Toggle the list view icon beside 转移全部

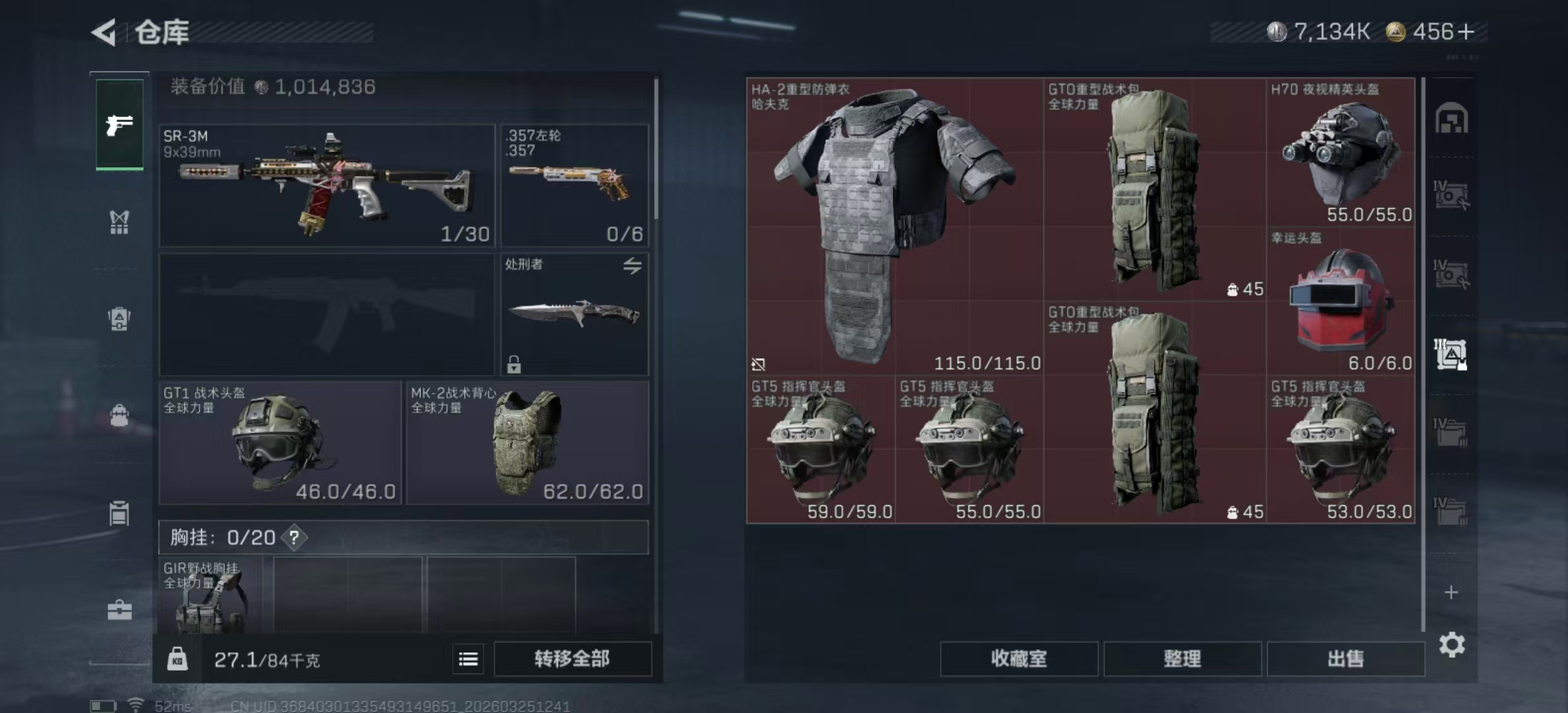pos(468,659)
